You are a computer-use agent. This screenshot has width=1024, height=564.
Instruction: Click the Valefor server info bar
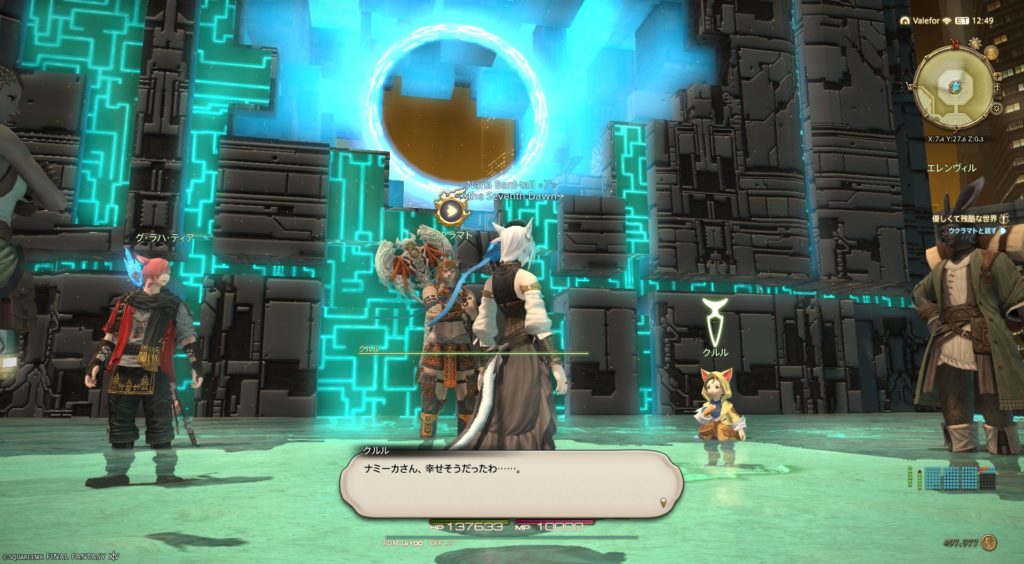click(x=924, y=20)
